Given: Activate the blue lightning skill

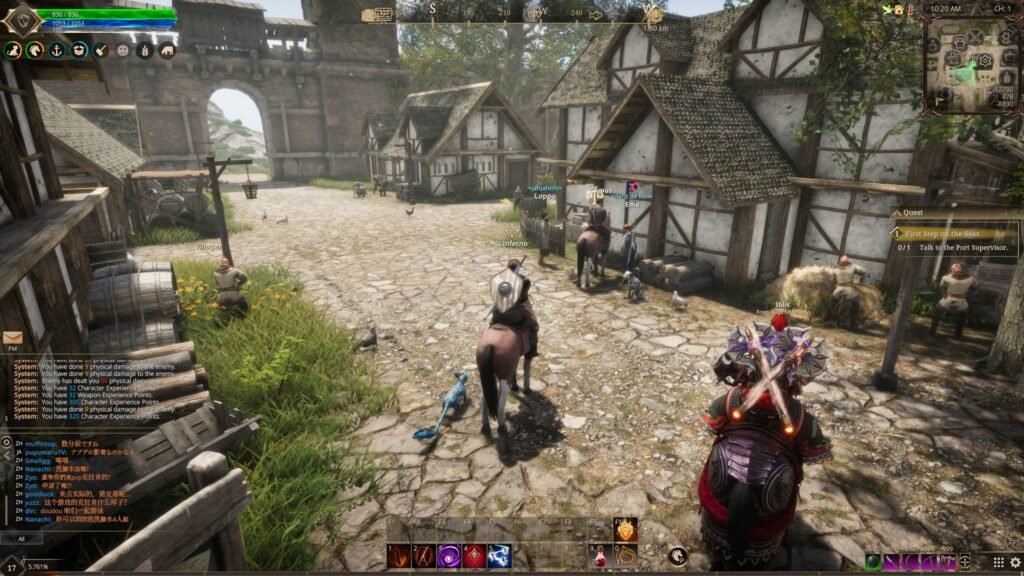Looking at the screenshot, I should coord(498,555).
